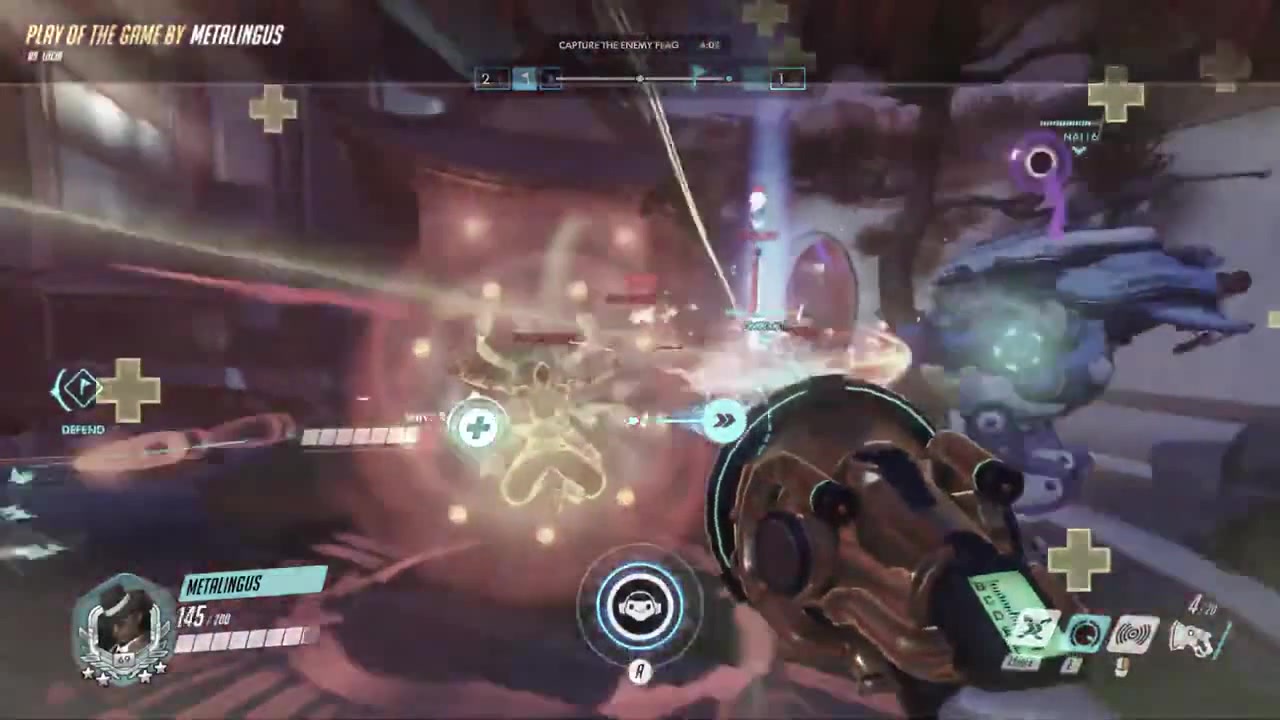Image resolution: width=1280 pixels, height=720 pixels.
Task: Select the speed boost double-arrow icon
Action: pos(723,420)
